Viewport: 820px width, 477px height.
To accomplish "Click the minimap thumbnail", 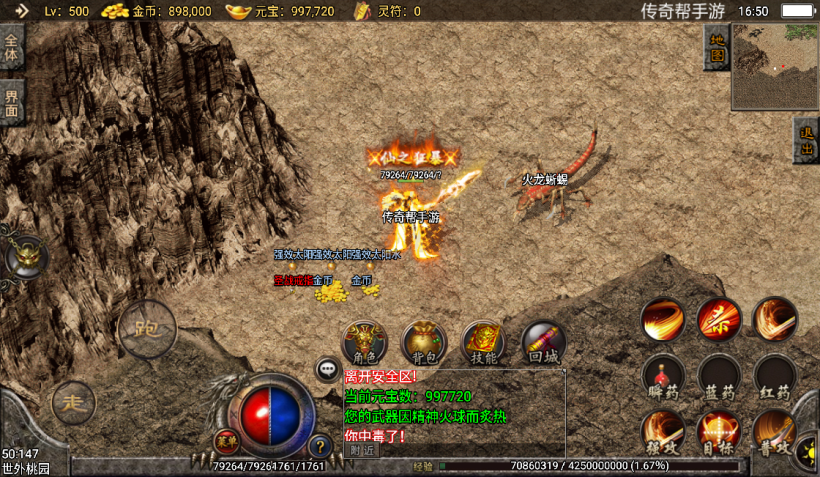I will (774, 66).
